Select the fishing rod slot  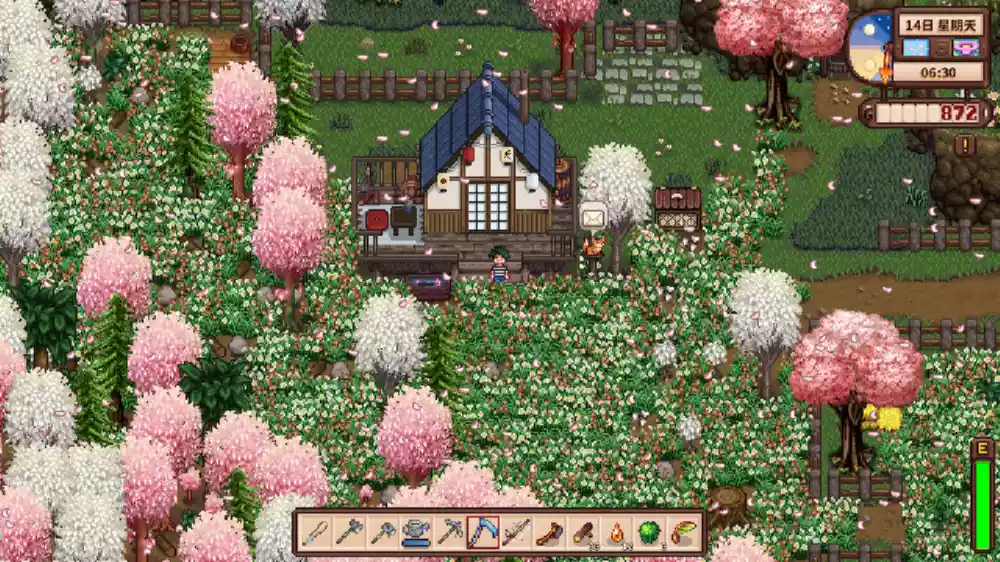tap(516, 532)
